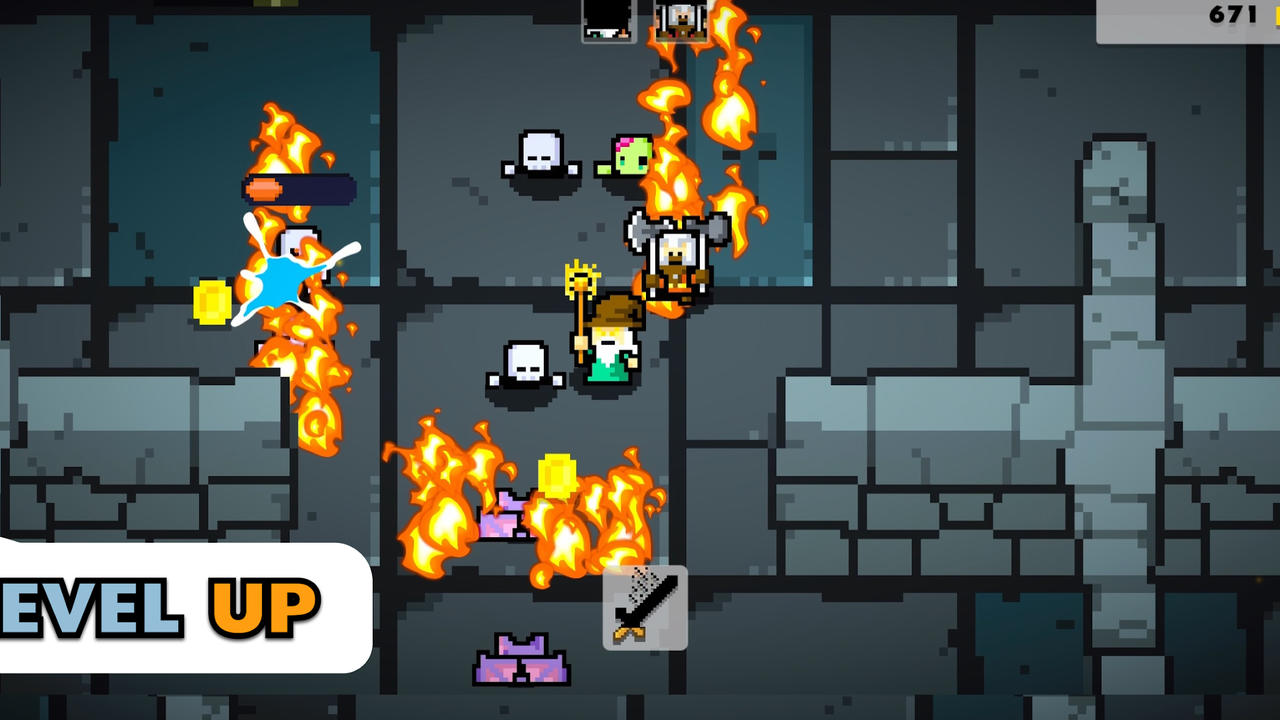1280x720 pixels.
Task: Click the dark room thumbnail at top
Action: tap(606, 20)
